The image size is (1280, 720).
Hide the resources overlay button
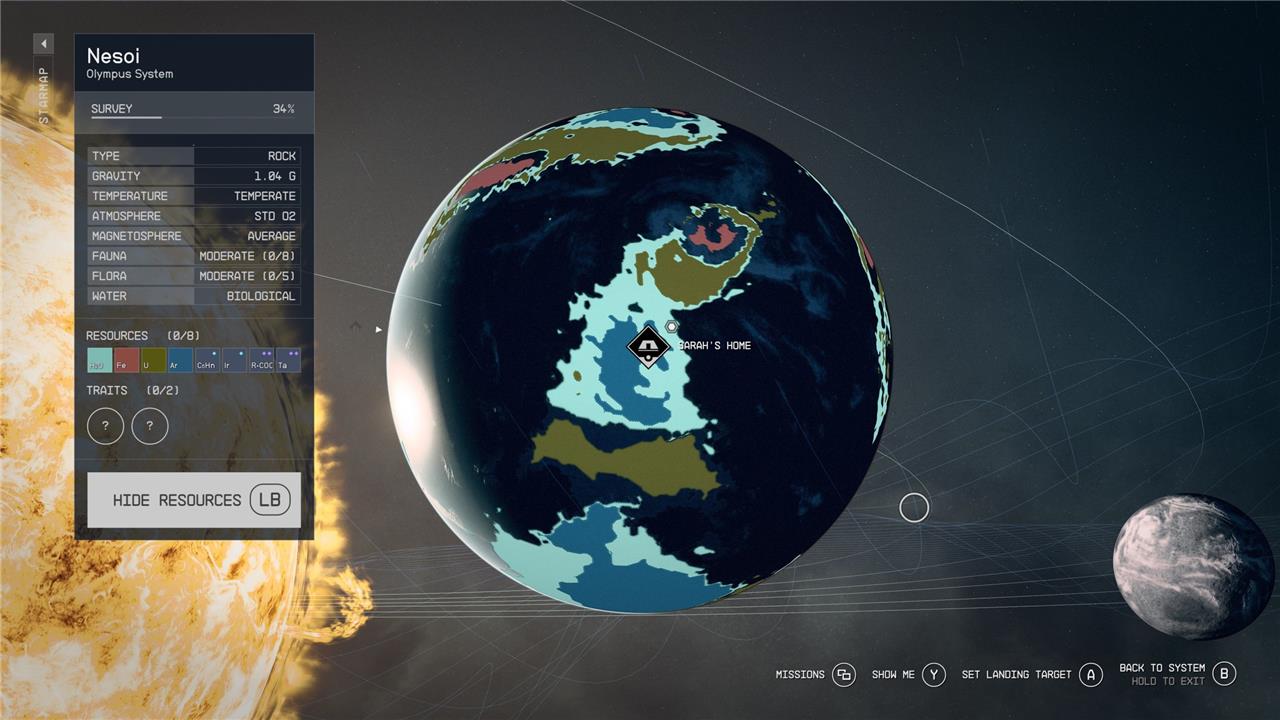(194, 500)
